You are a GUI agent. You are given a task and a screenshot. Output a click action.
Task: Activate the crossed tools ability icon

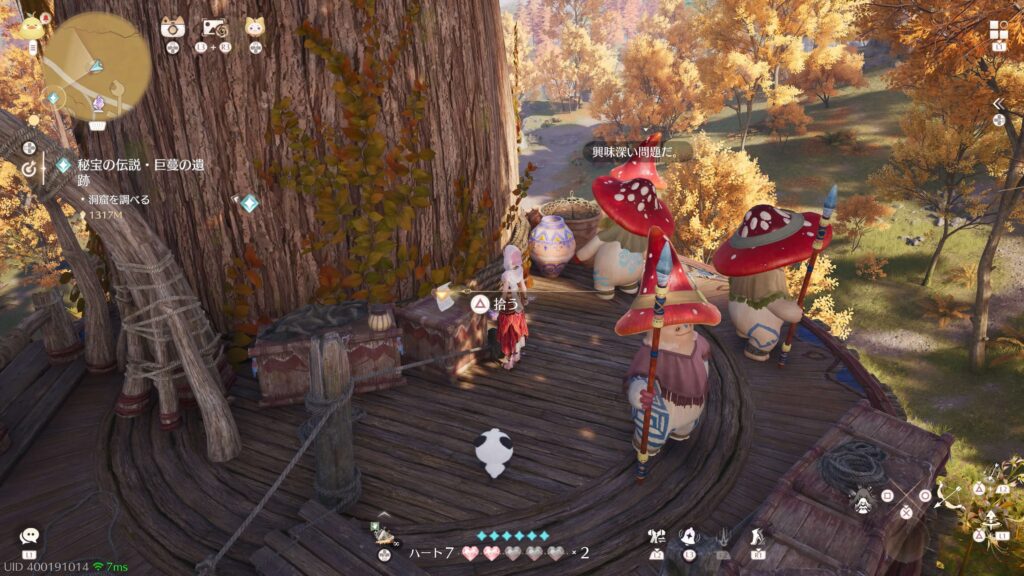[657, 538]
